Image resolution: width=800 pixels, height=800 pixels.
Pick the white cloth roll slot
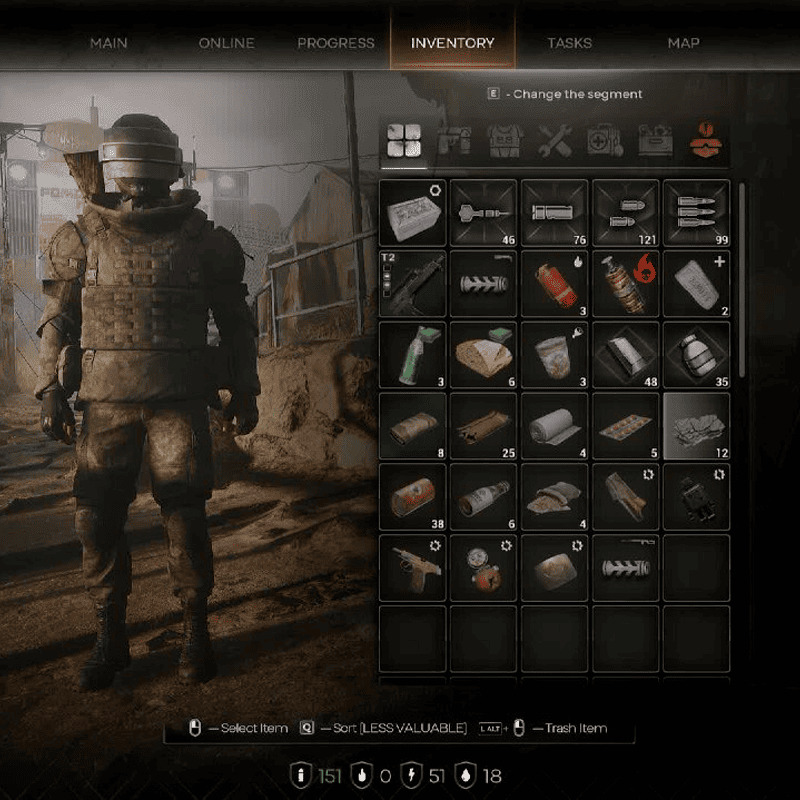tap(555, 425)
